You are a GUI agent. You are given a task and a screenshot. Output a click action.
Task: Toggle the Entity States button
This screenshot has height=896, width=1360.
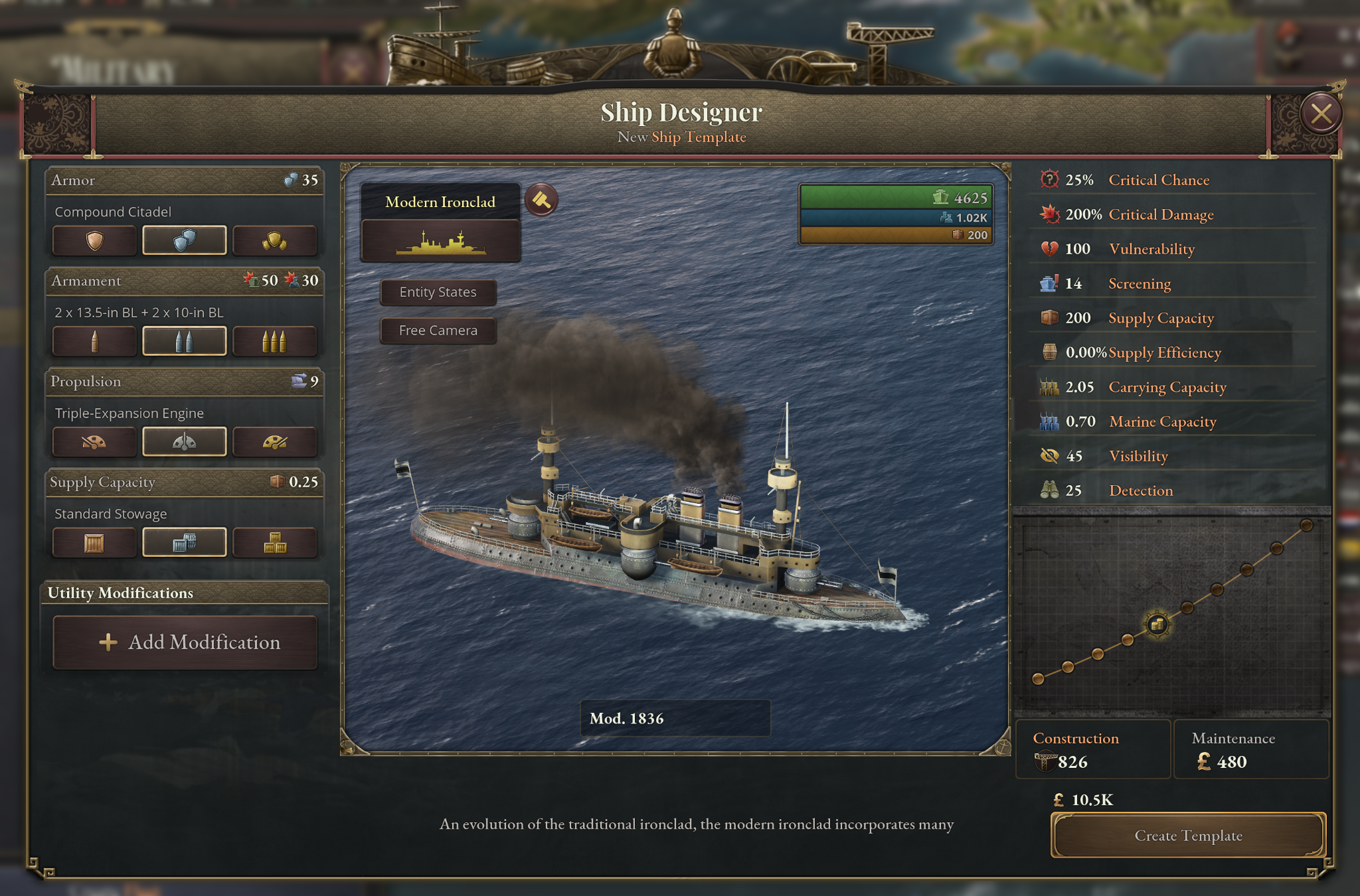tap(438, 292)
